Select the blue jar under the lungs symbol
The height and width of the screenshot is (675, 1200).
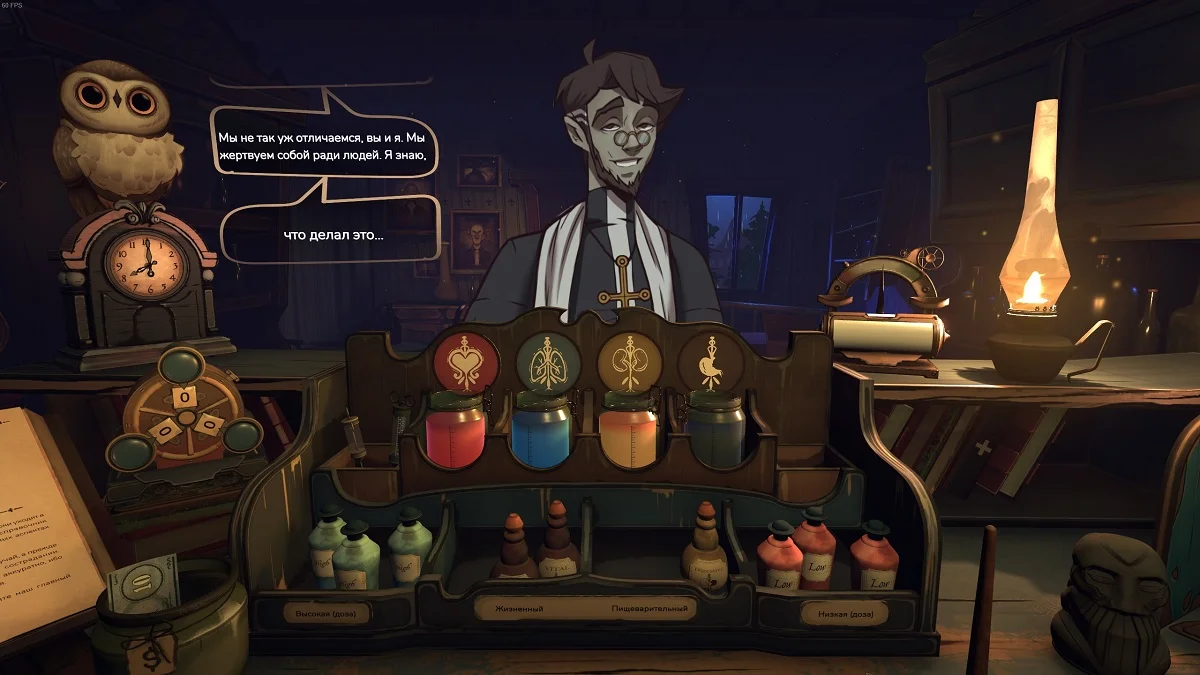click(540, 431)
